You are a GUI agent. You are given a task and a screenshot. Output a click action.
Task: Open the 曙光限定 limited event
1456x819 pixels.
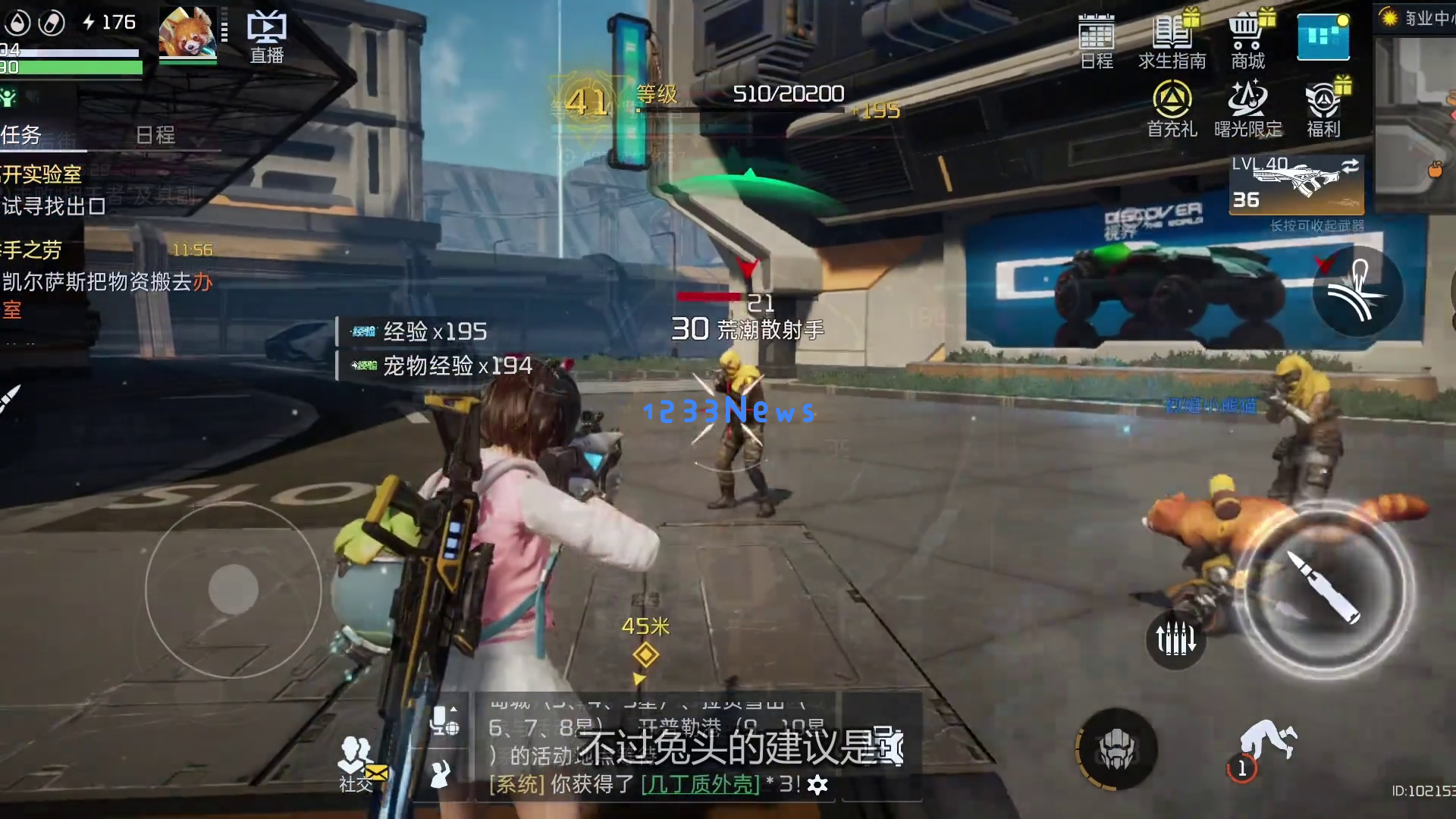[1247, 108]
